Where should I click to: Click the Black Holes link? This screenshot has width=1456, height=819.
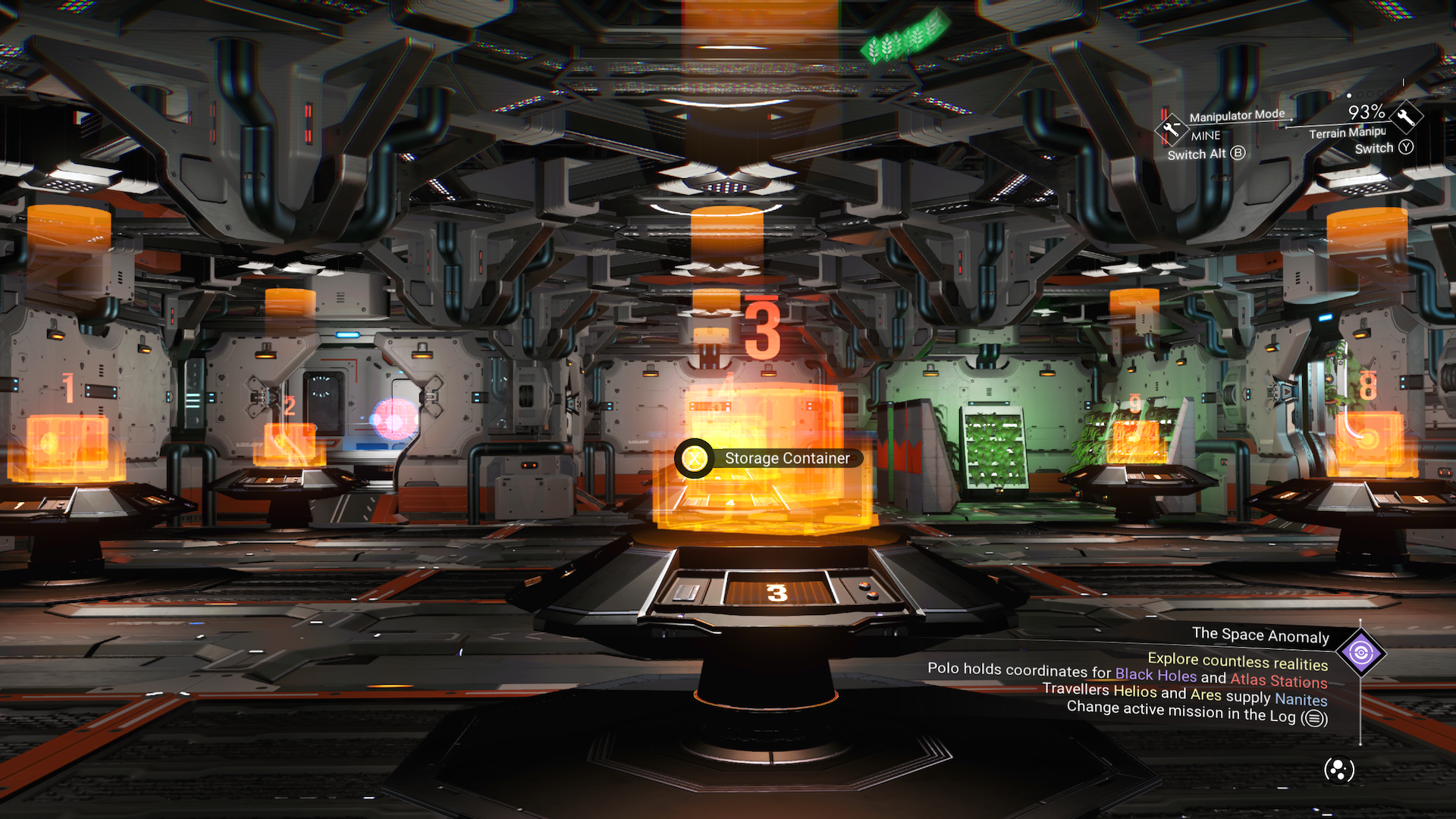pos(1155,675)
